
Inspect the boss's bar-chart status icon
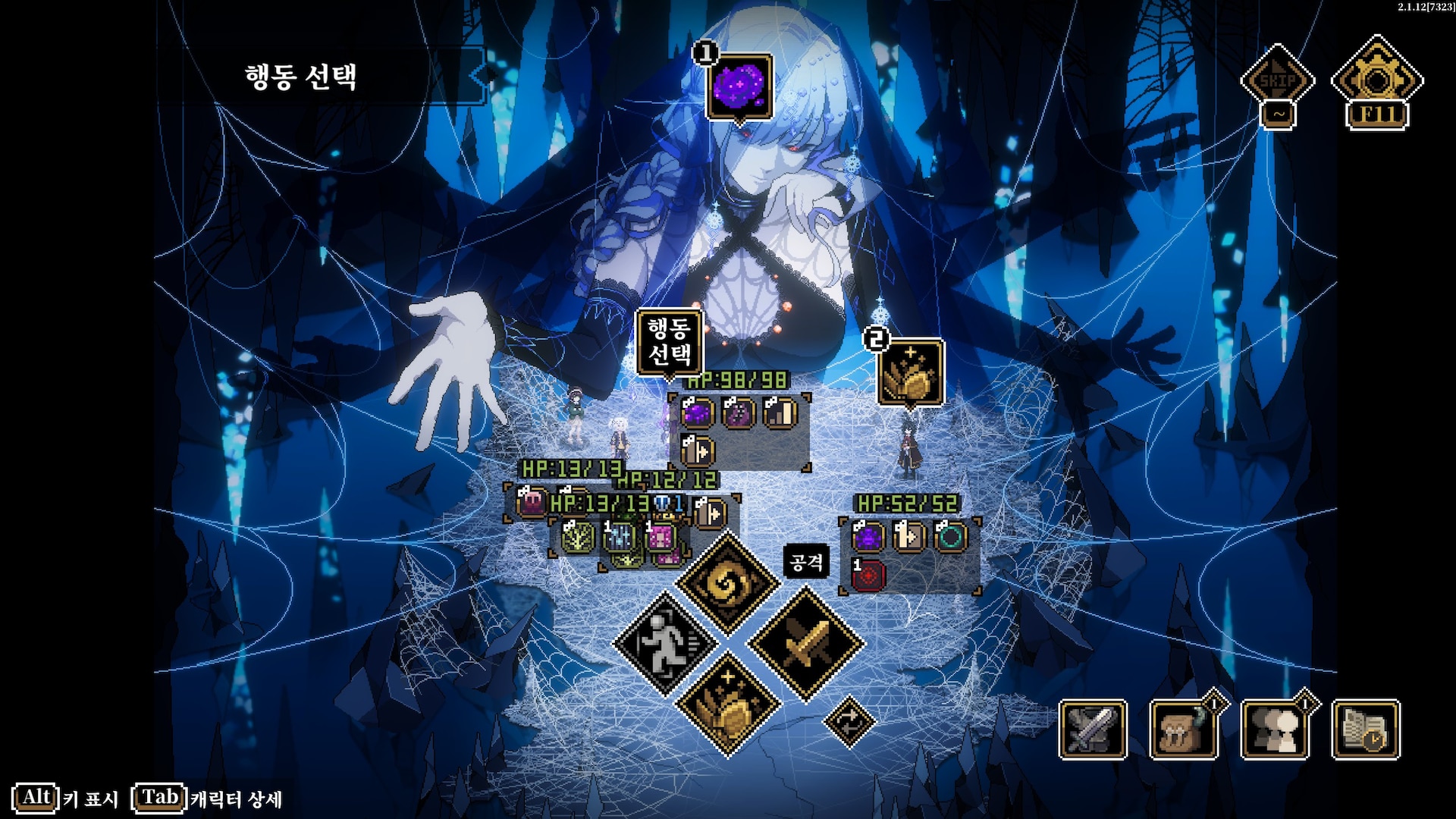tap(780, 413)
